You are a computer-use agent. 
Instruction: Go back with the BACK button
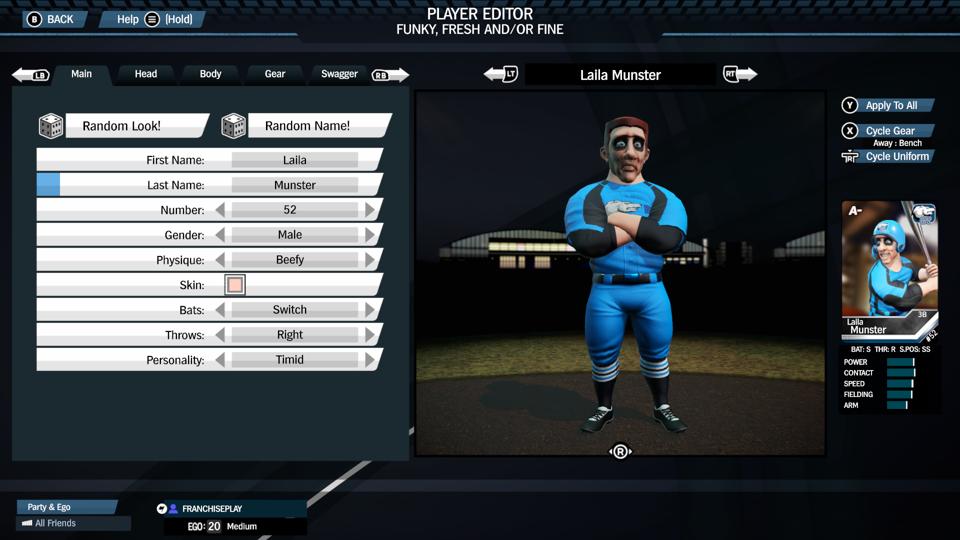[50, 19]
